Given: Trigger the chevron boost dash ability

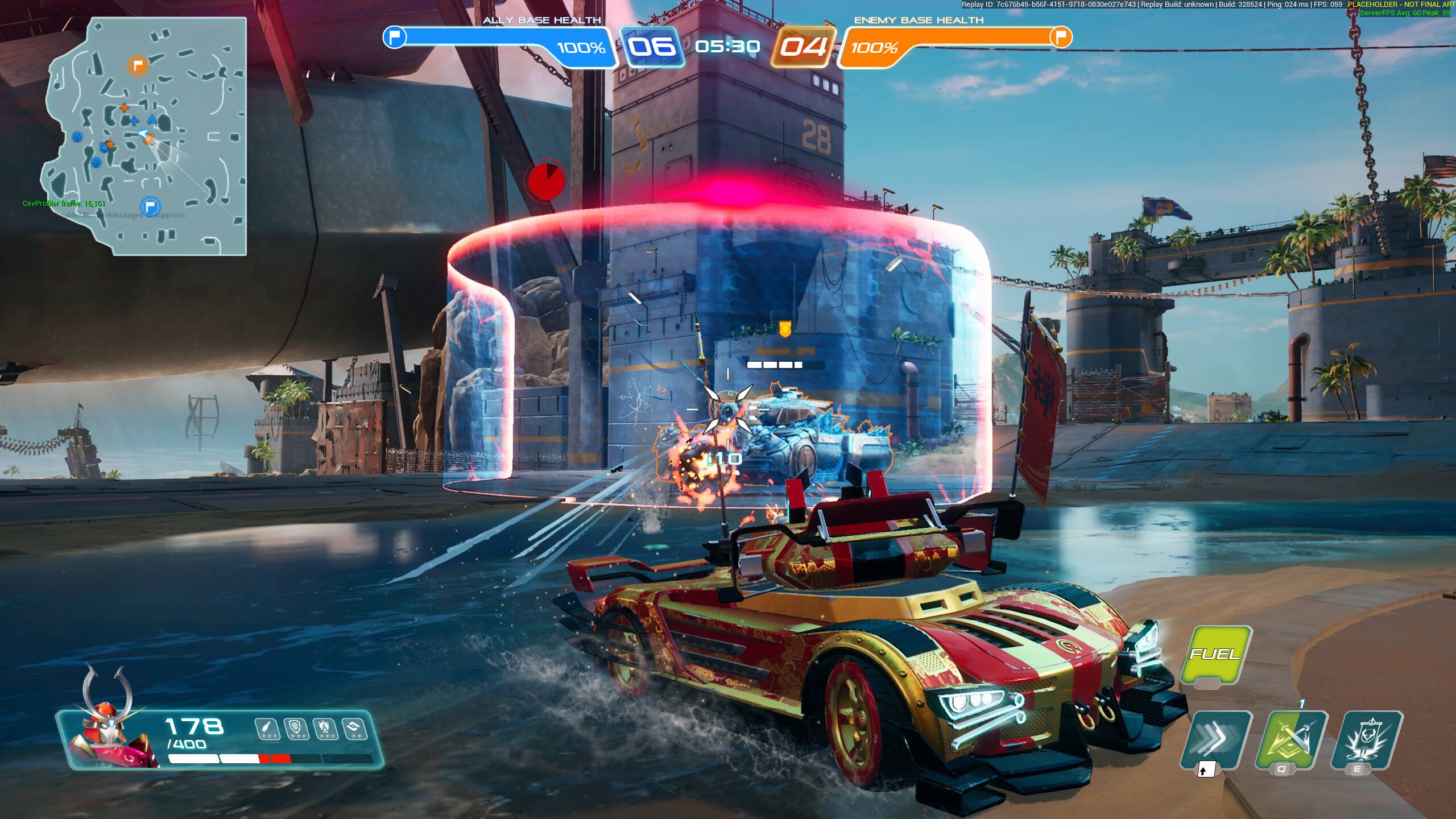Looking at the screenshot, I should coord(1216,739).
